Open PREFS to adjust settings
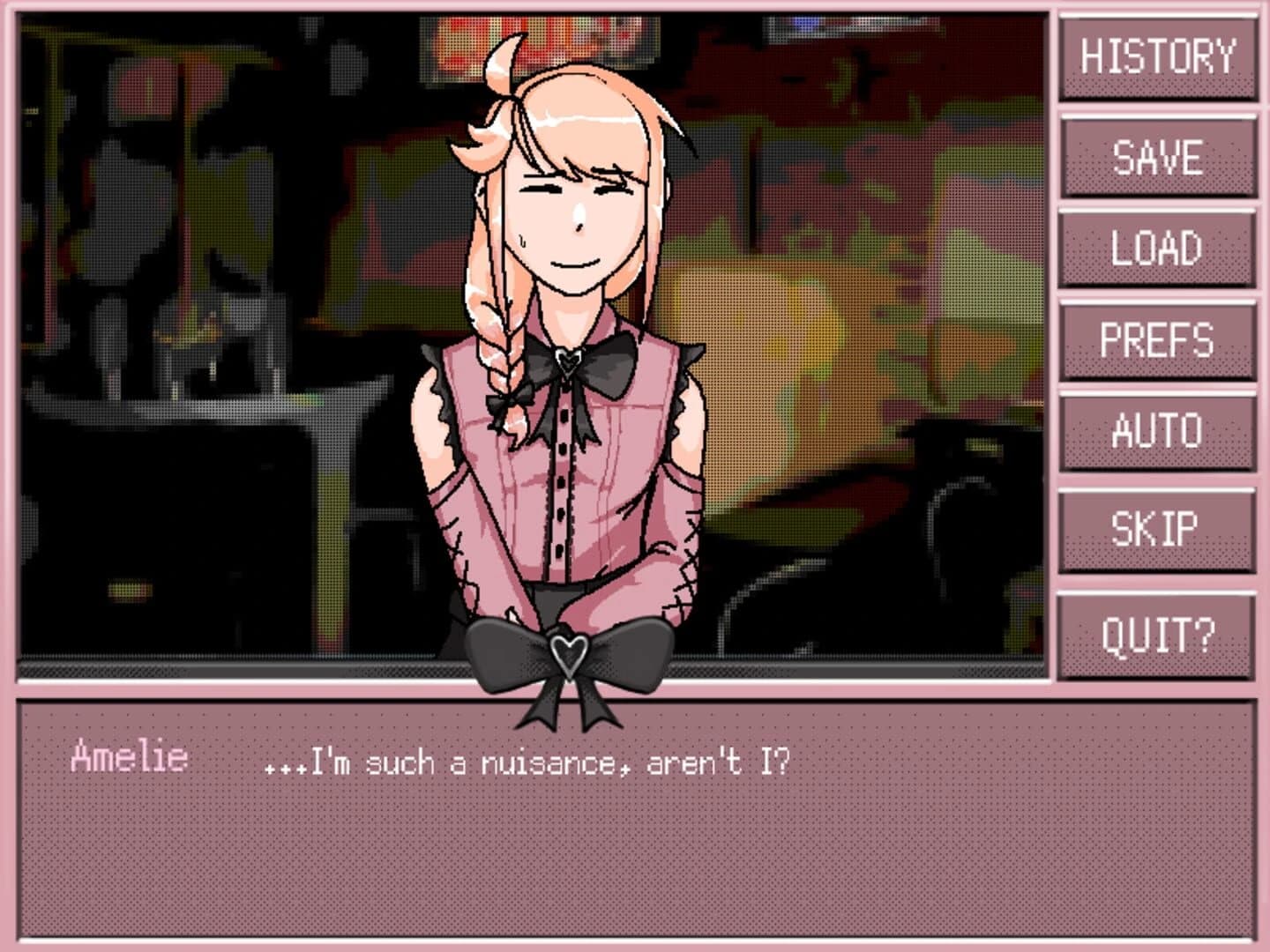1270x952 pixels. coord(1158,341)
